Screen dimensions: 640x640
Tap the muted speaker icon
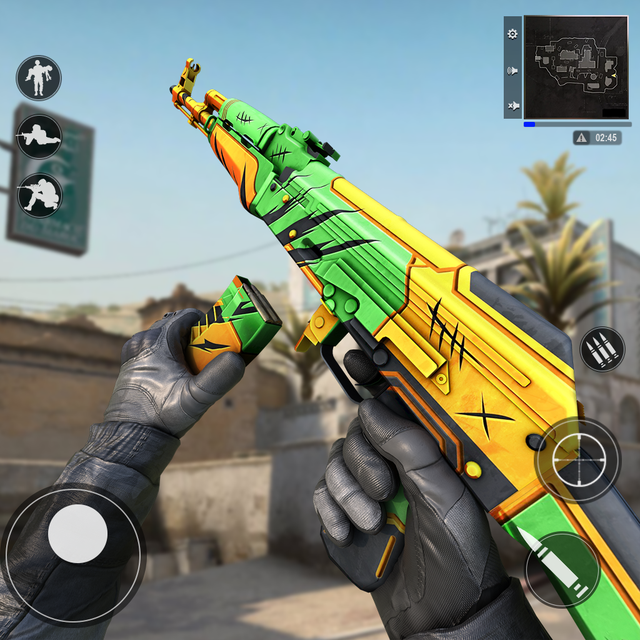point(513,105)
